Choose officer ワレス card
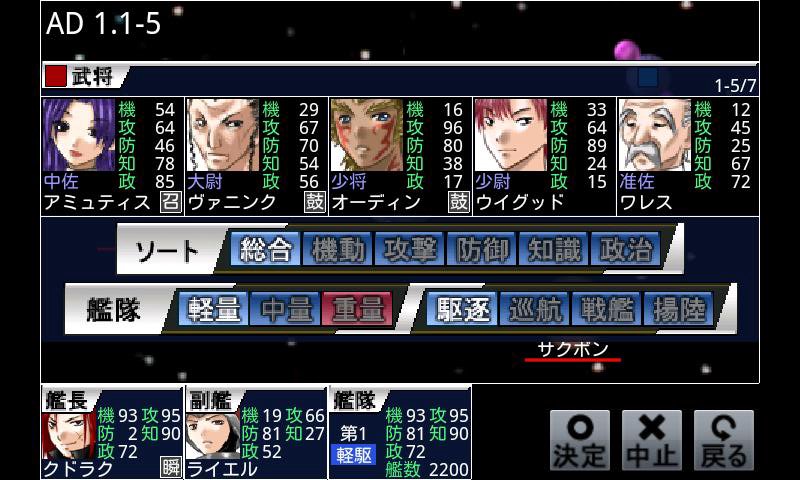This screenshot has height=480, width=800. 686,155
